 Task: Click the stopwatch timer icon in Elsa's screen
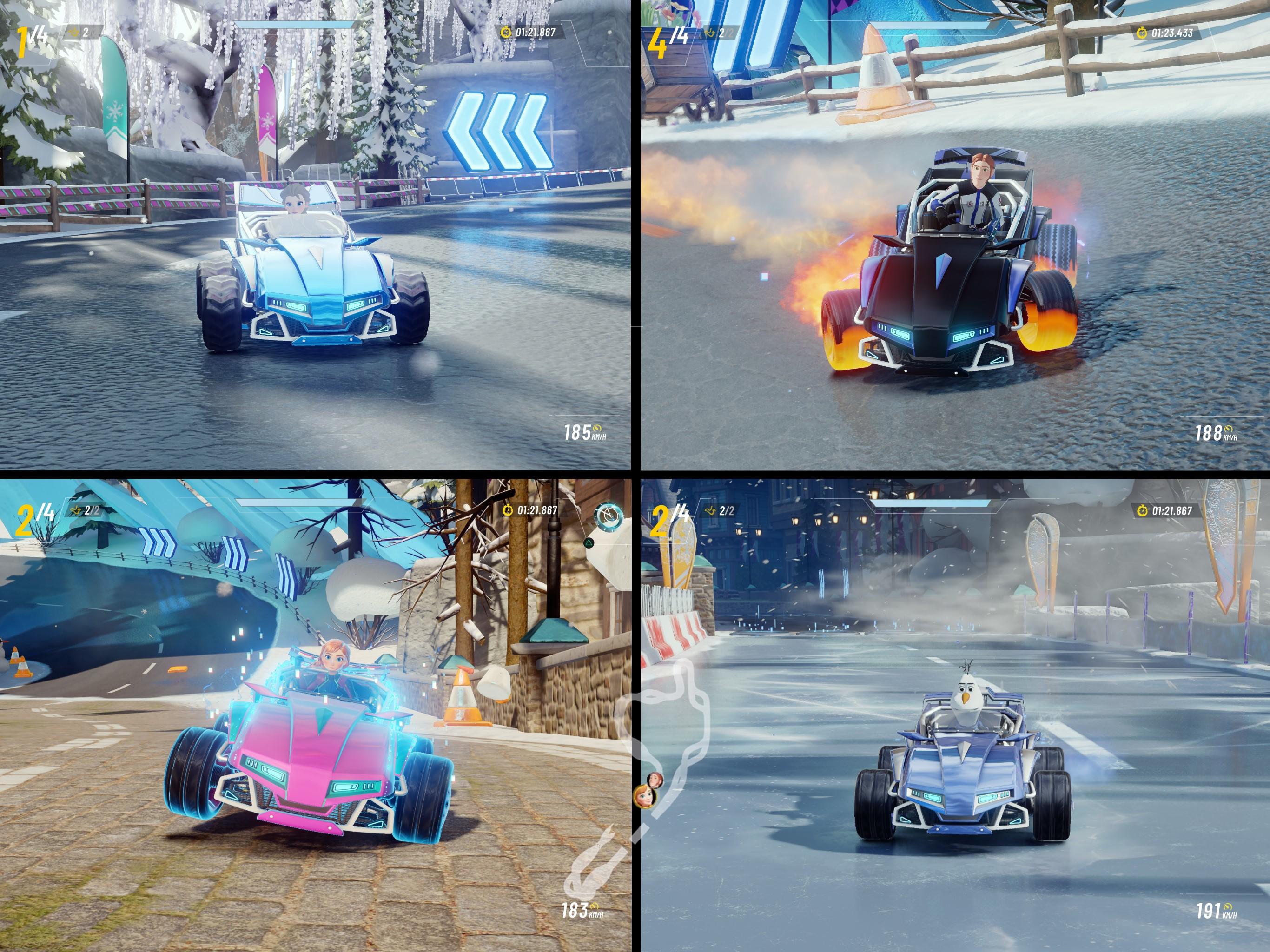pos(506,33)
